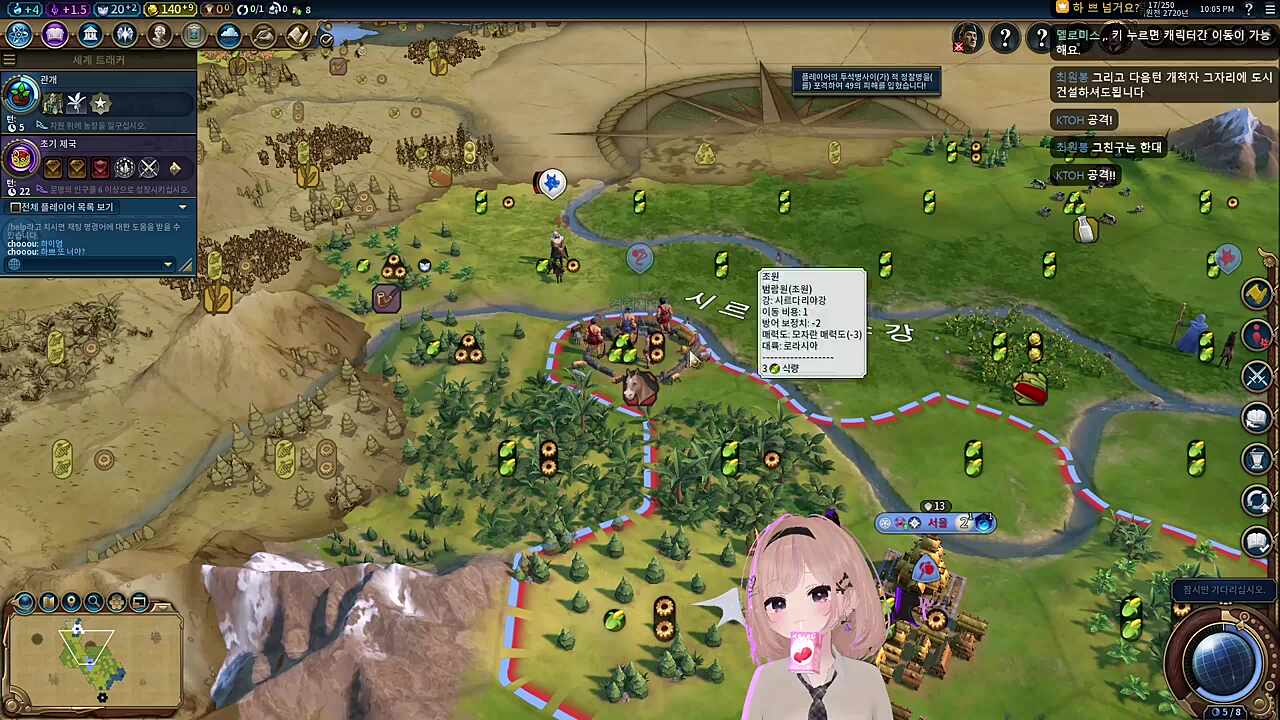Click the chat input field

click(x=88, y=264)
